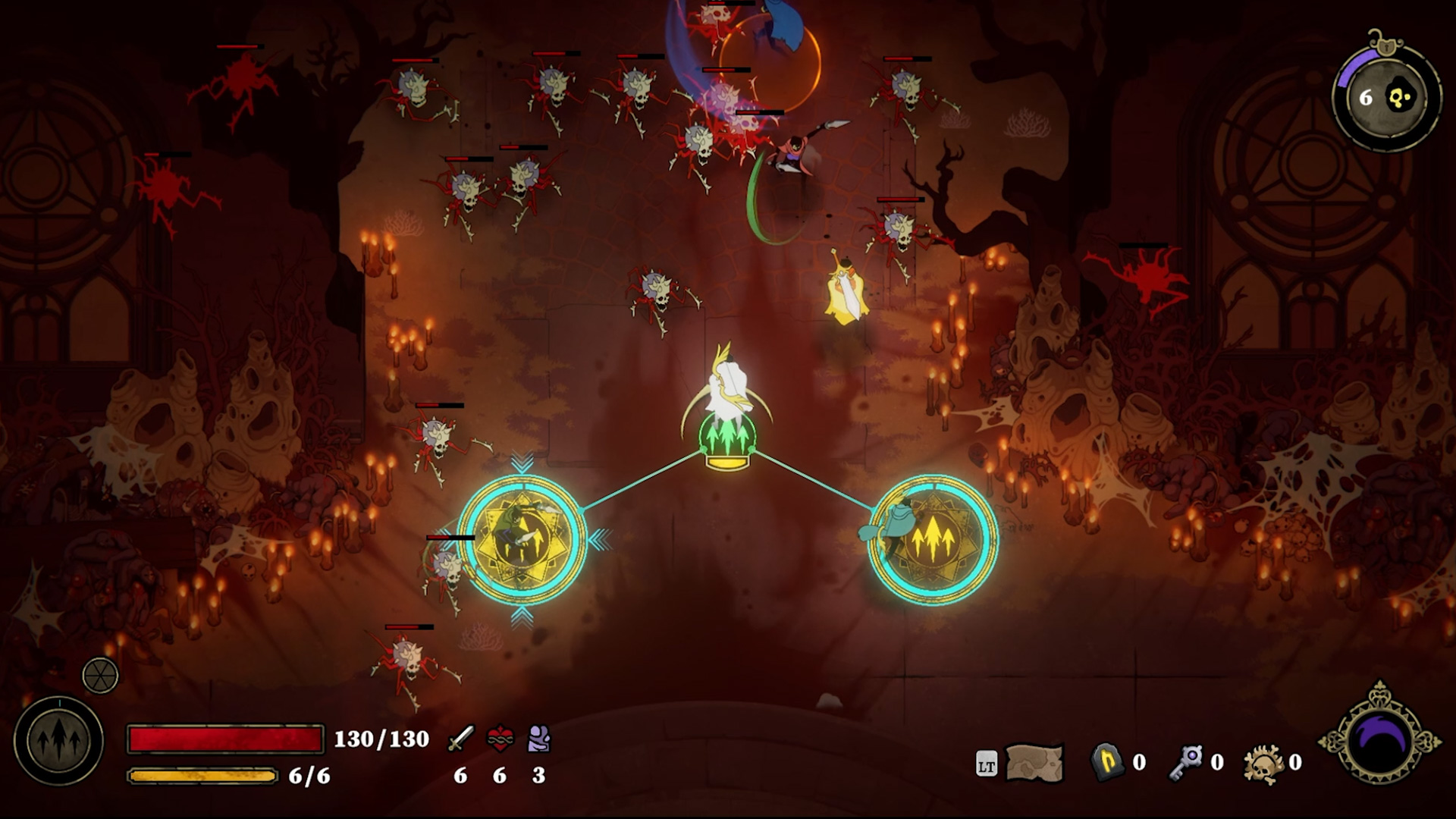This screenshot has width=1456, height=819.
Task: Select the green arrow emblem node
Action: coord(727,438)
